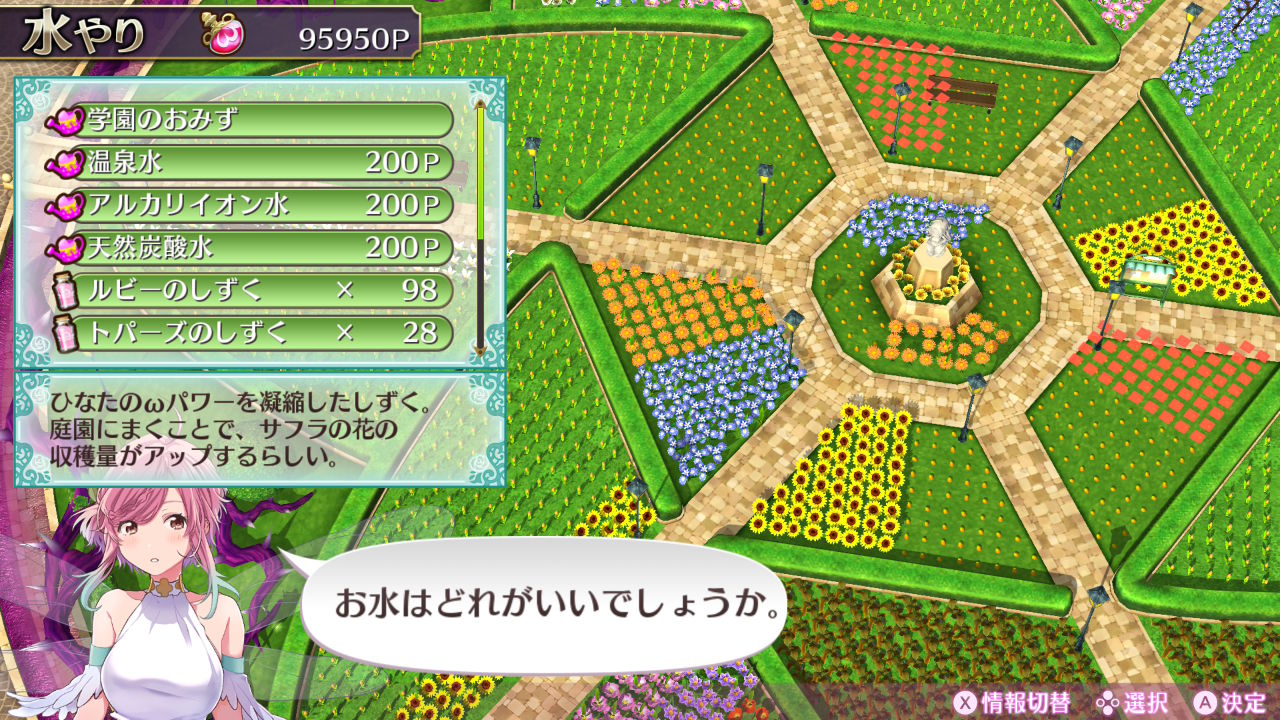Choose 温泉水 for 200P
The image size is (1280, 720).
248,163
